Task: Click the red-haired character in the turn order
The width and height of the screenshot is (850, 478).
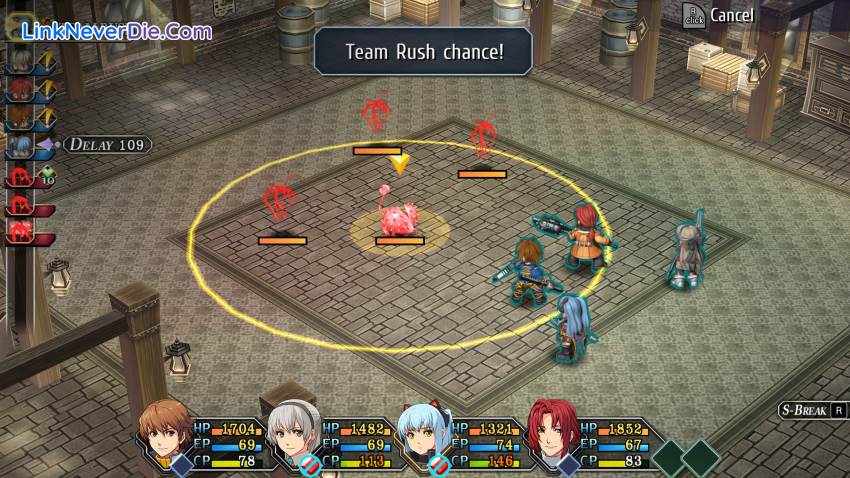Action: (x=20, y=90)
